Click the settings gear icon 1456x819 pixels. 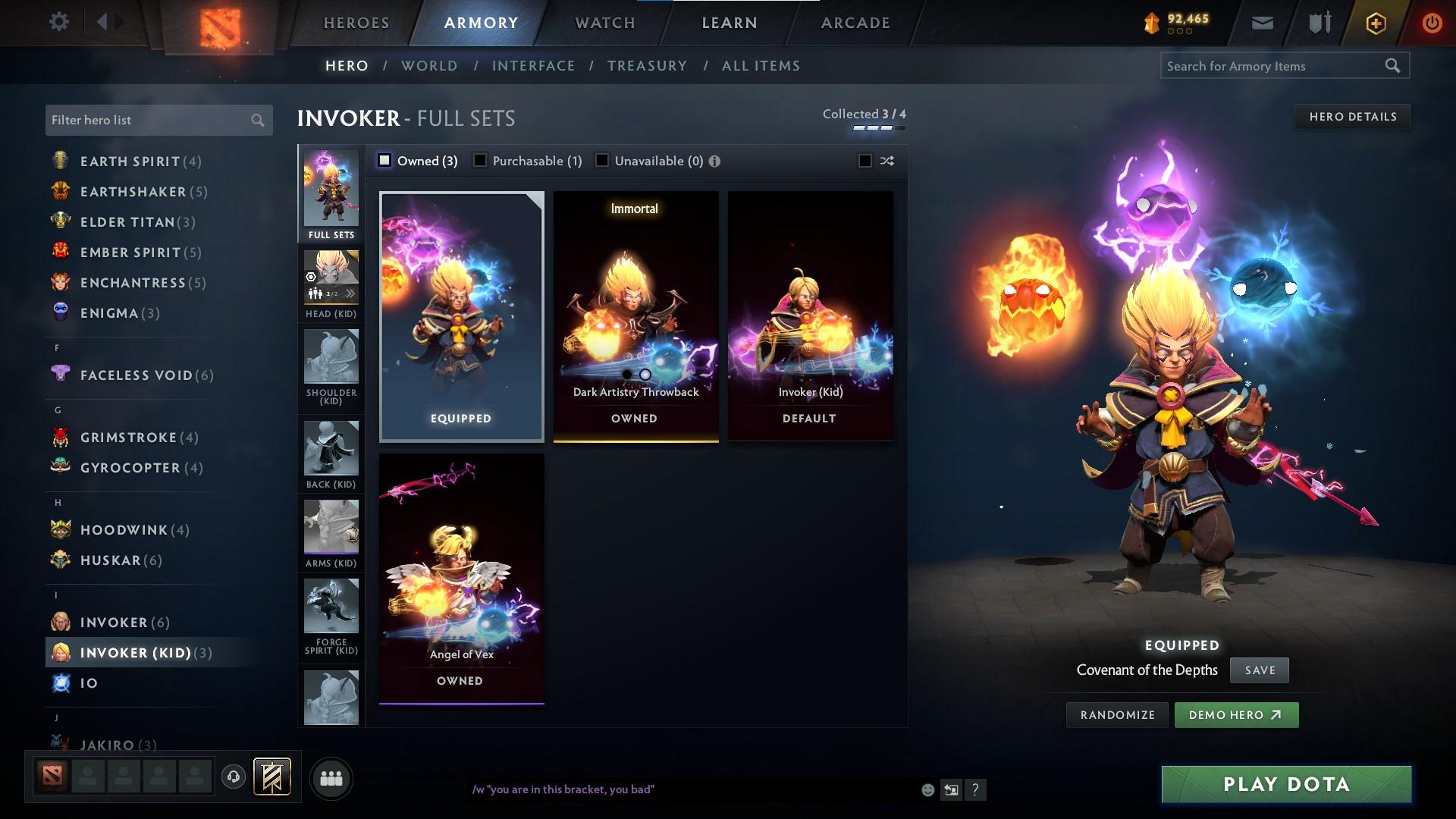click(59, 22)
